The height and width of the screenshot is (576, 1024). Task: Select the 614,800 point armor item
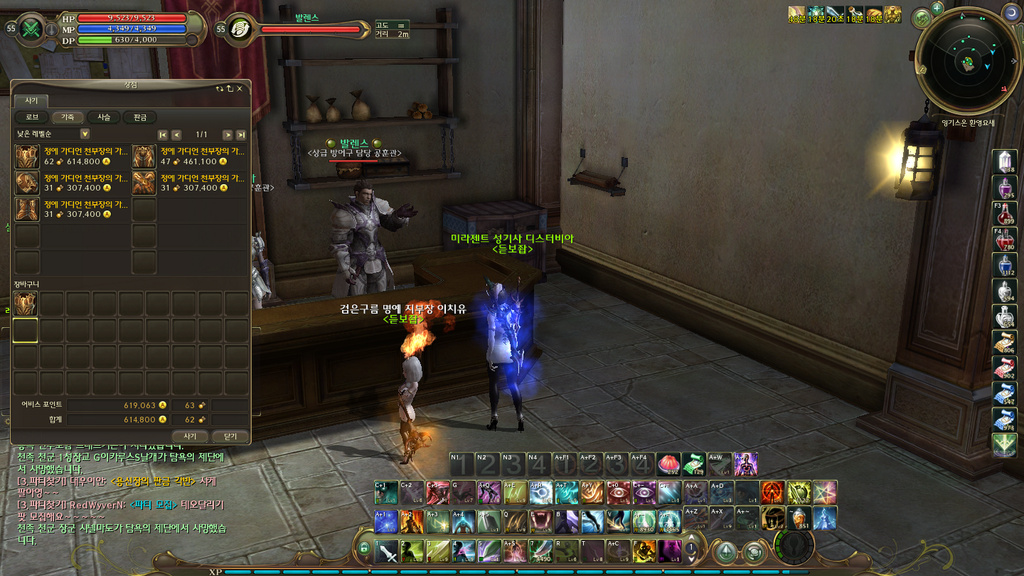27,156
